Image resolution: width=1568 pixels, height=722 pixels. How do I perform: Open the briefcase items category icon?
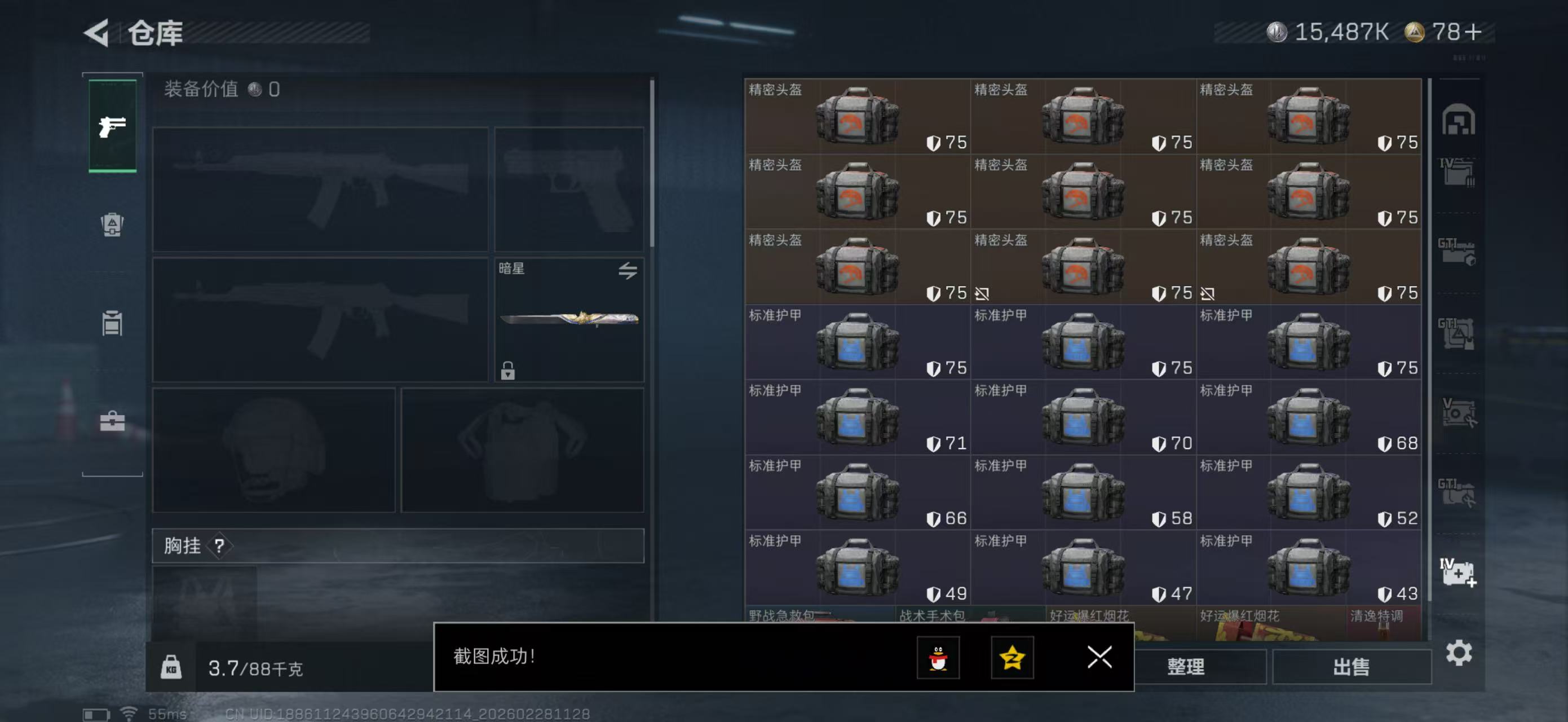click(x=112, y=422)
